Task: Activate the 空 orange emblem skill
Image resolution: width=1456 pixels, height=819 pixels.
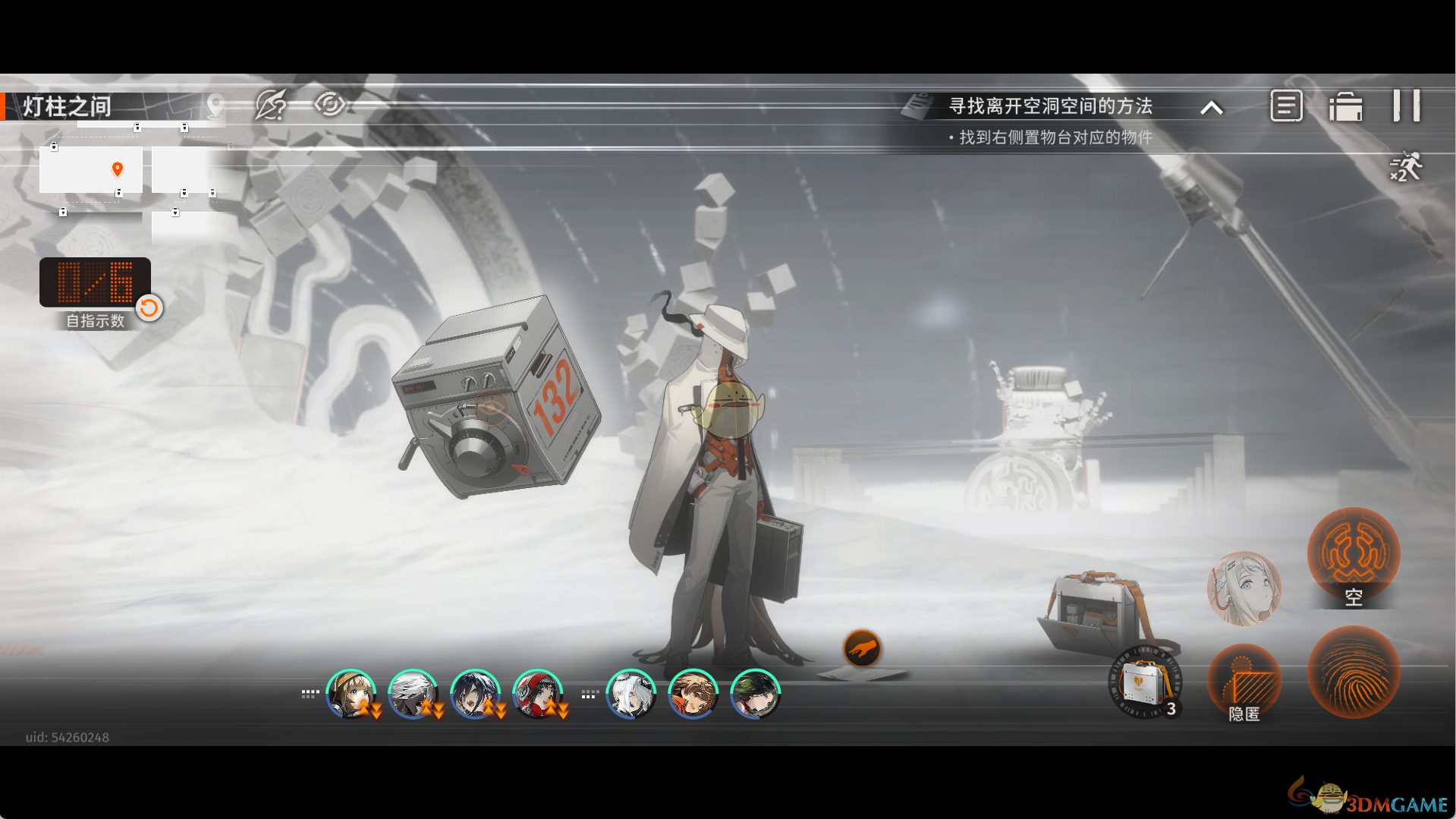Action: coord(1353,554)
